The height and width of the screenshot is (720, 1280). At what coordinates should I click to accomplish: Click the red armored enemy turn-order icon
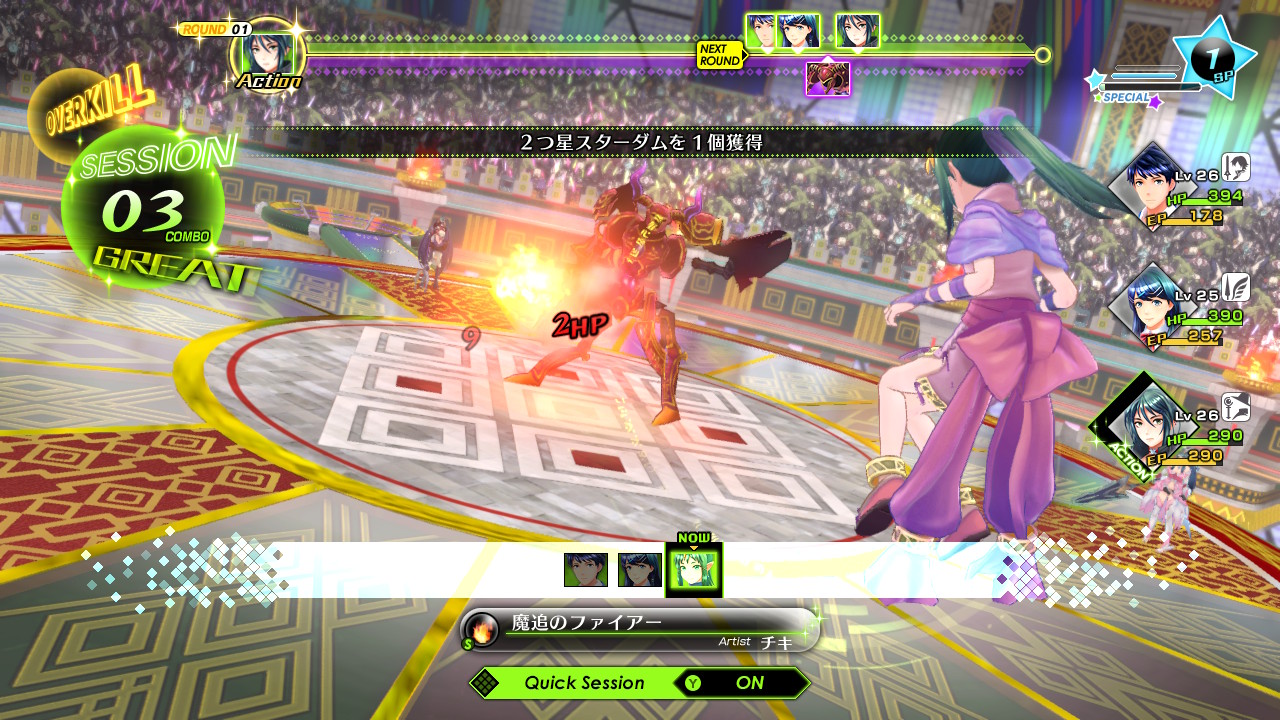click(828, 78)
